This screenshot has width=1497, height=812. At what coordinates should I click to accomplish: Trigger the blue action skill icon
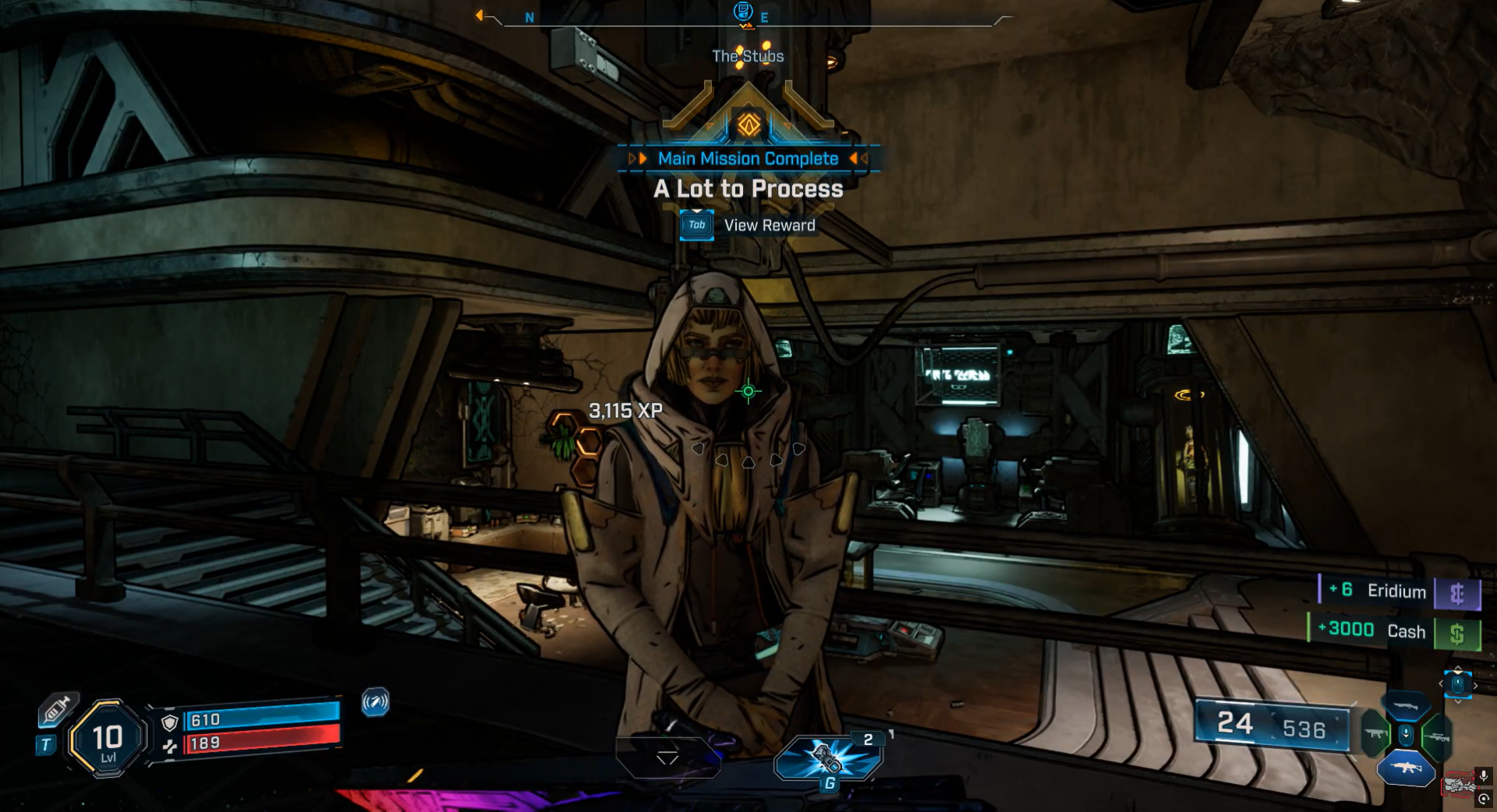[x=375, y=702]
